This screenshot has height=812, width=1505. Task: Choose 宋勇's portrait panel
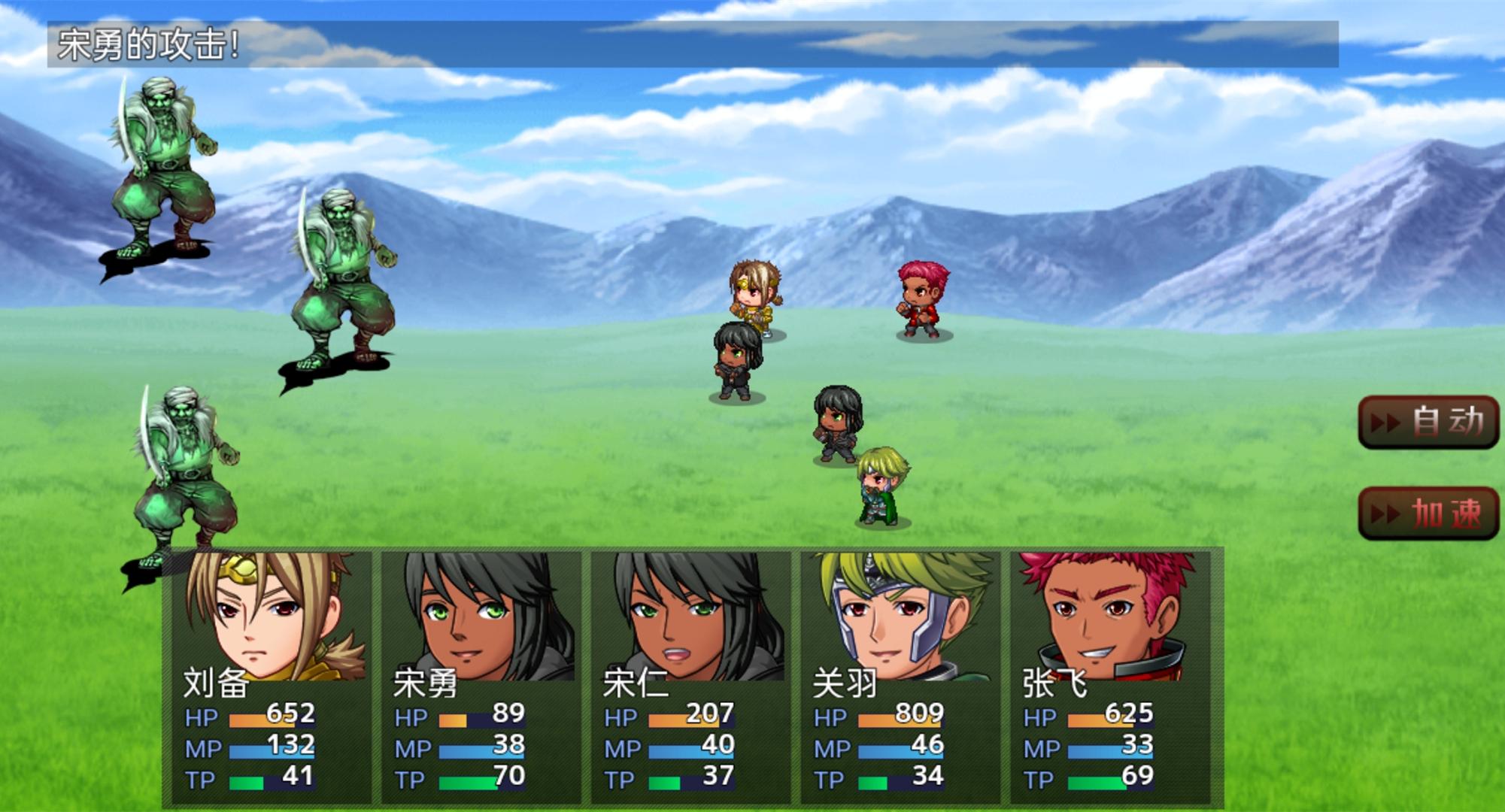(481, 677)
